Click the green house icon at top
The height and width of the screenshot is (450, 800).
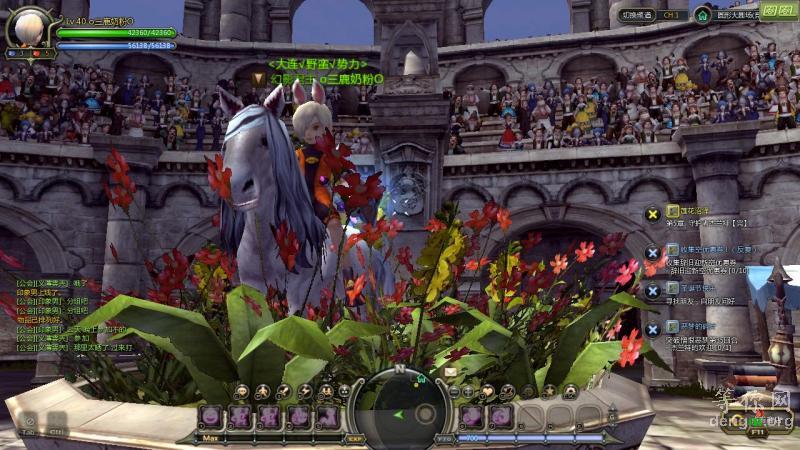pos(703,15)
